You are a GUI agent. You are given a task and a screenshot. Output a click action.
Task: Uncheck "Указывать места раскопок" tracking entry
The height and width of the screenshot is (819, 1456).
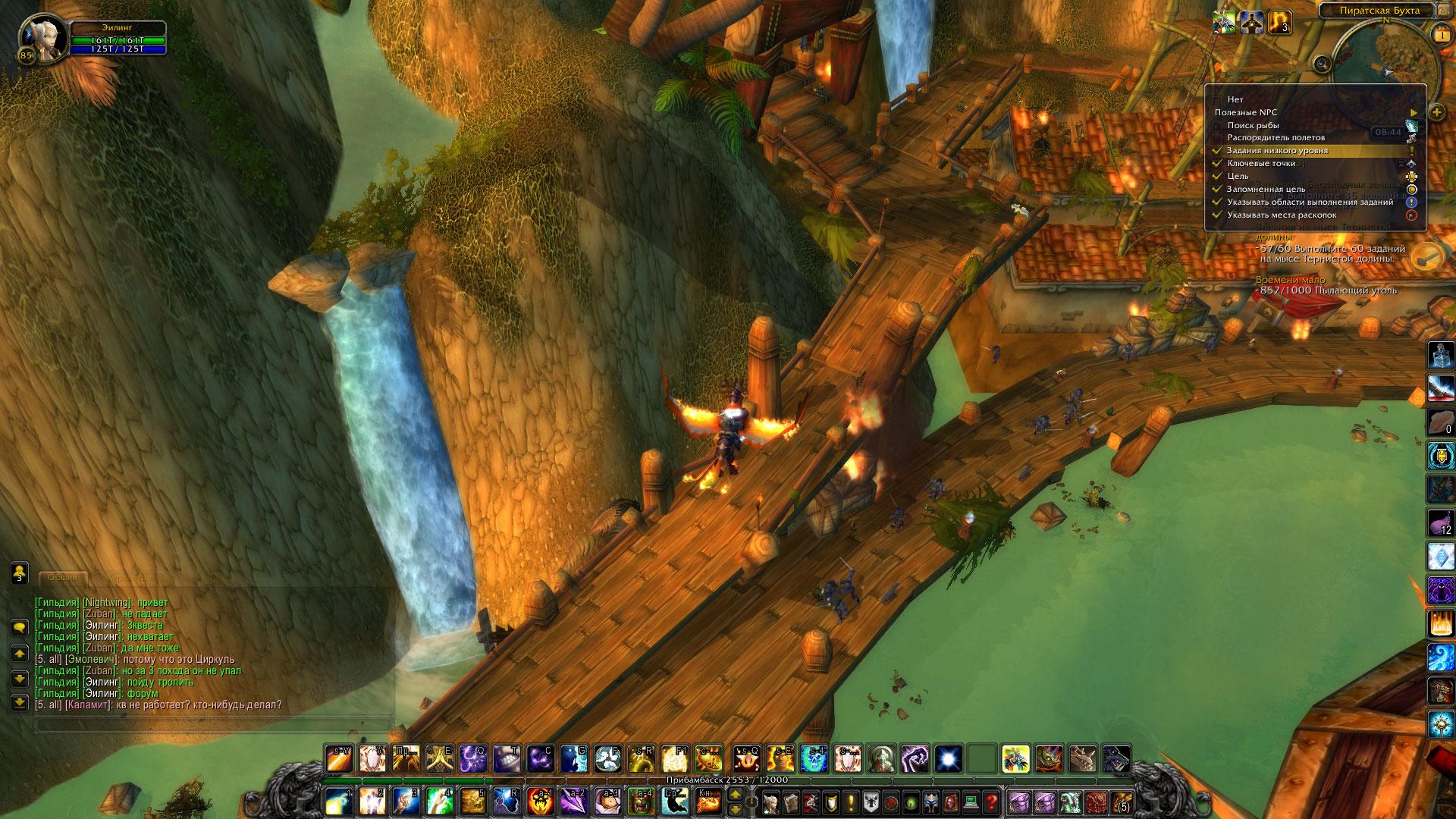coord(1282,215)
